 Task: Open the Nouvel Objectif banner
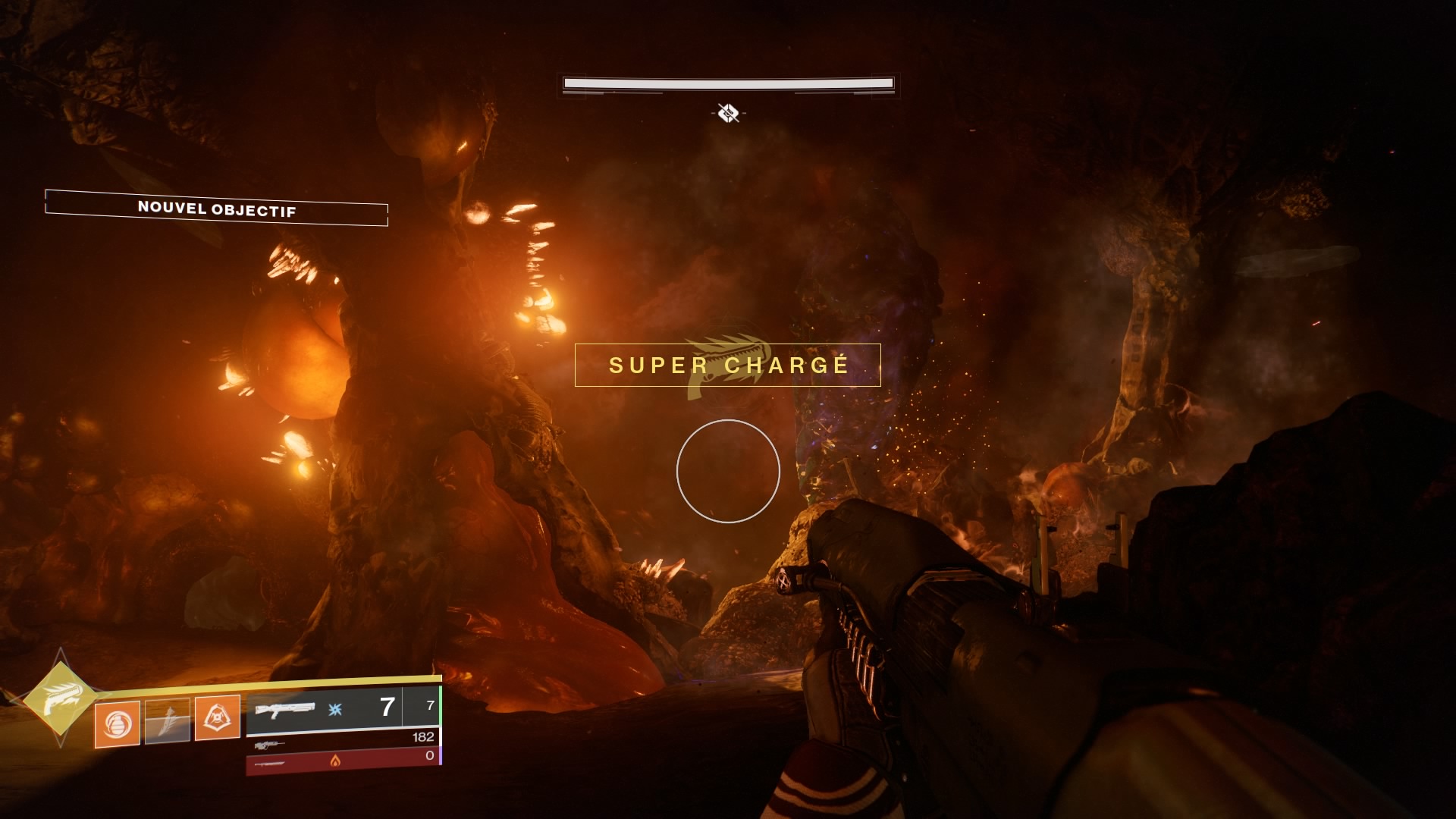pos(217,208)
